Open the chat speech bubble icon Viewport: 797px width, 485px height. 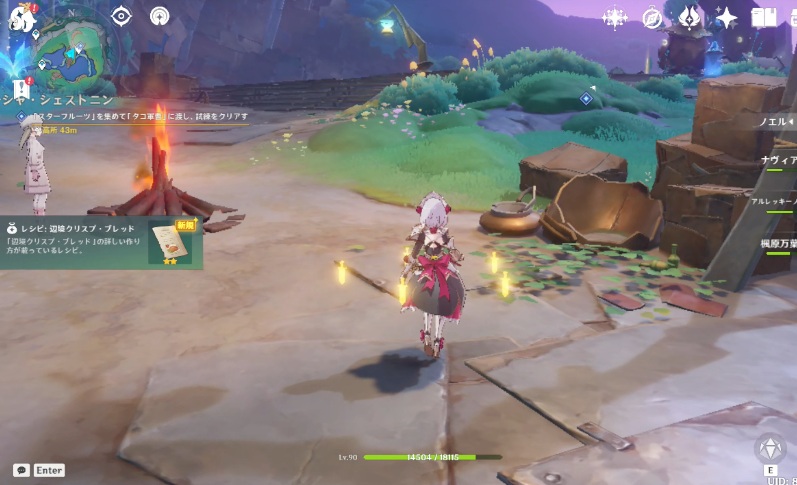[x=21, y=470]
